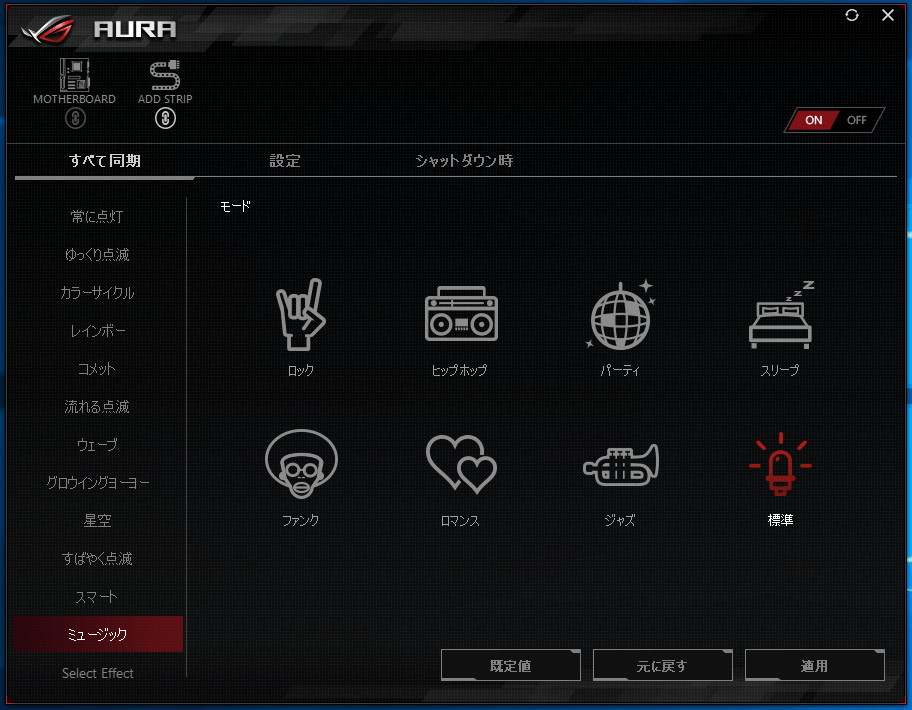The height and width of the screenshot is (710, 912).
Task: Open the シャットダウン時 tab
Action: click(464, 161)
